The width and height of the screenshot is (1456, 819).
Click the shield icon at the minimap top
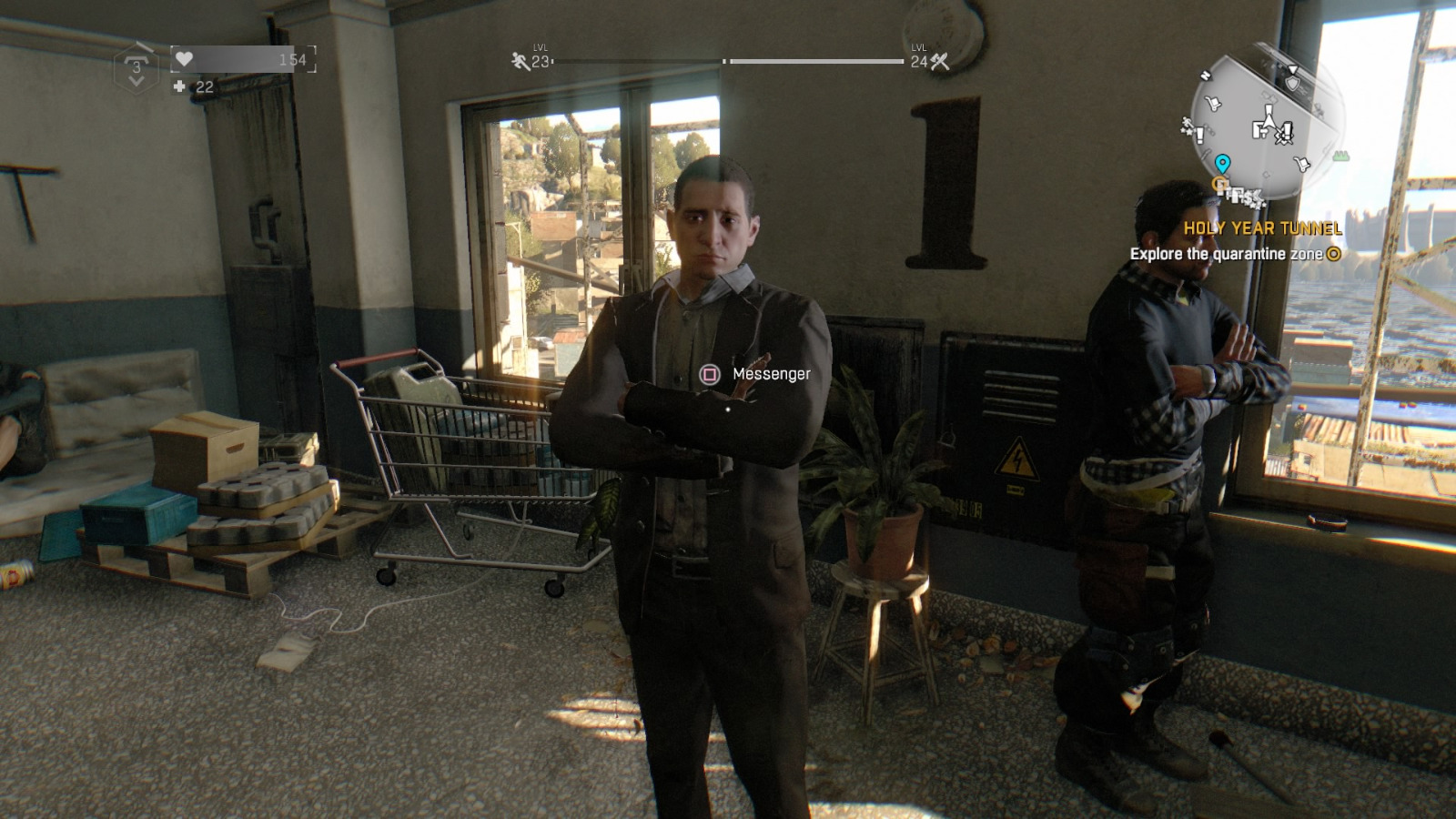[1293, 84]
